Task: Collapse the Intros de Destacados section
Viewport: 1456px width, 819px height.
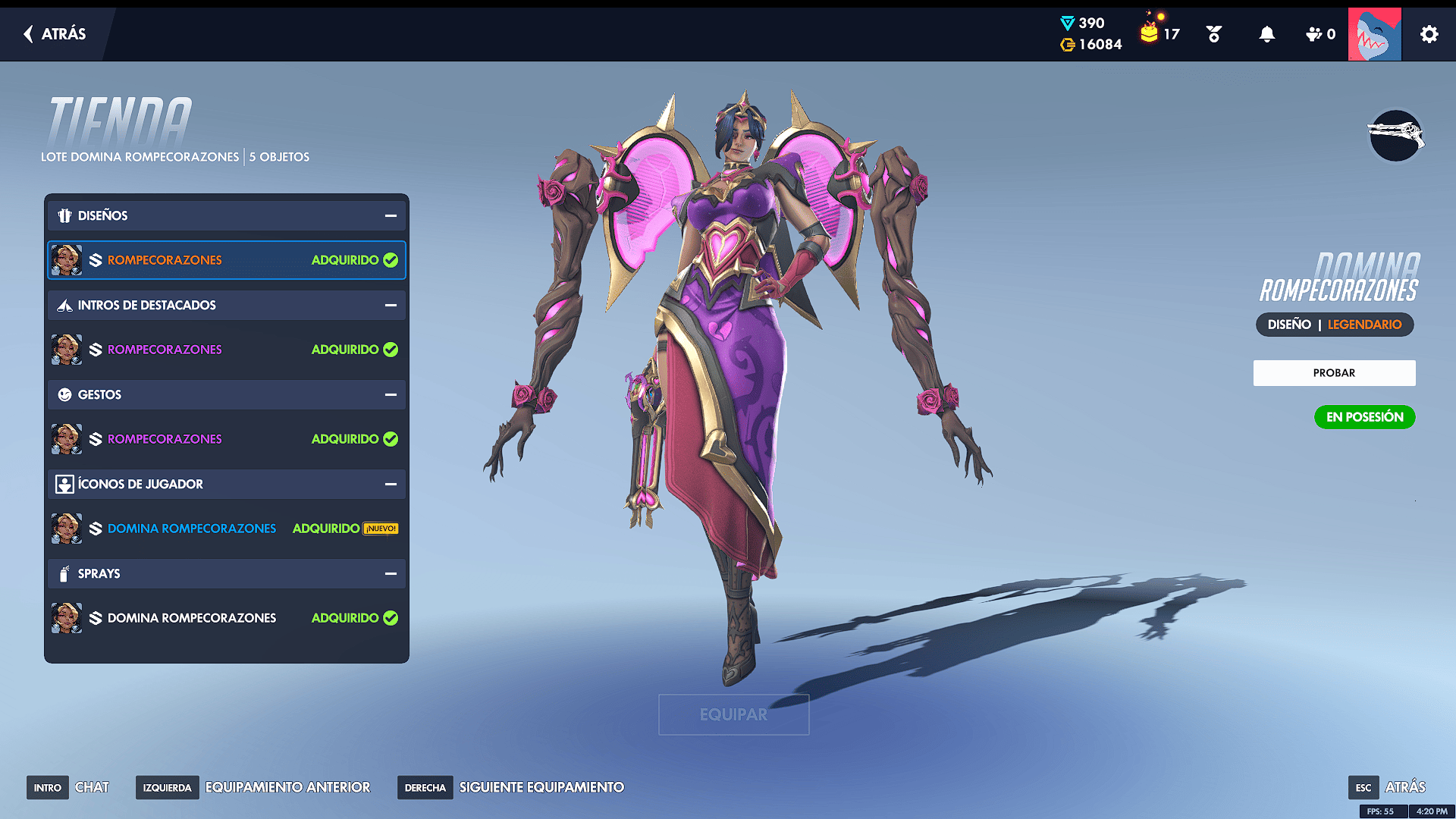Action: pyautogui.click(x=391, y=306)
